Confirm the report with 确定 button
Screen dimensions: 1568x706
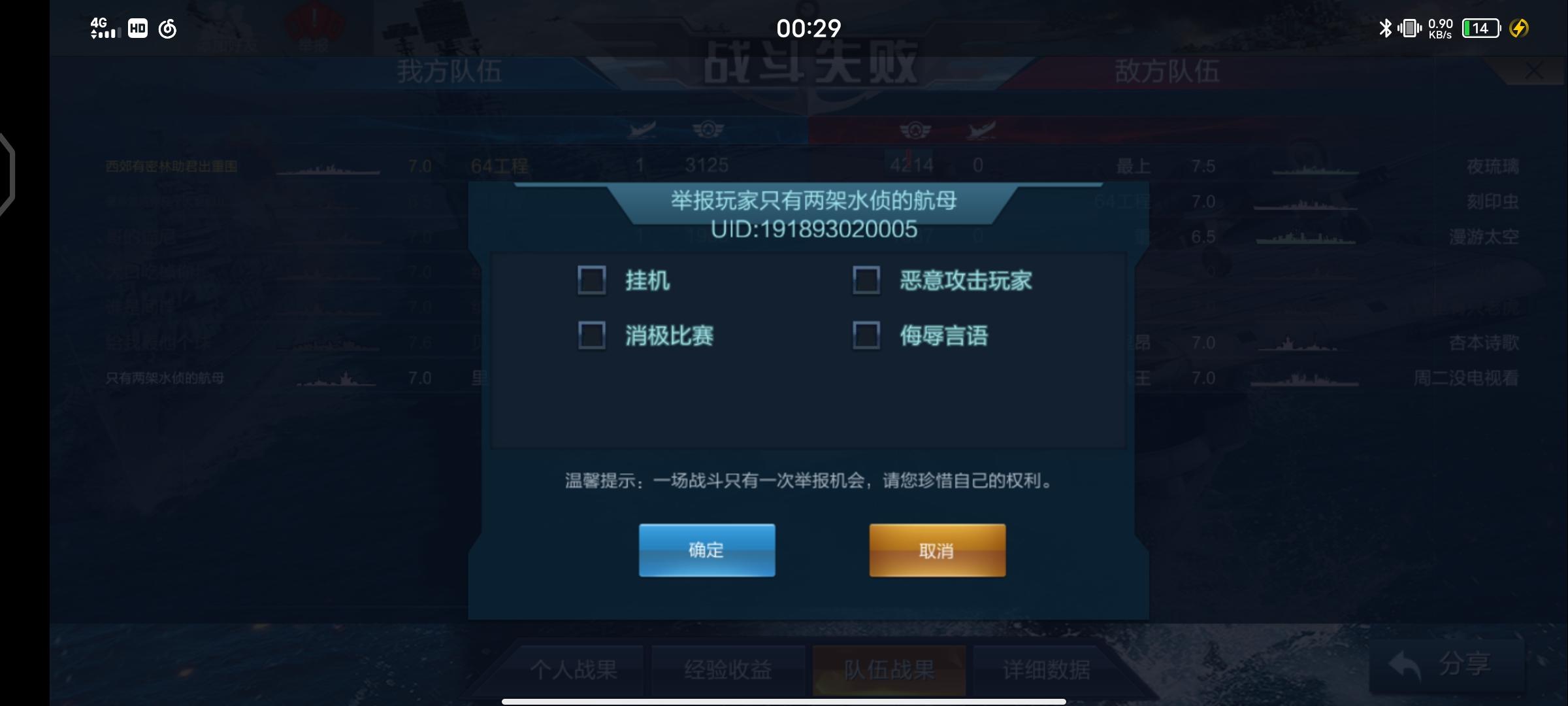706,550
